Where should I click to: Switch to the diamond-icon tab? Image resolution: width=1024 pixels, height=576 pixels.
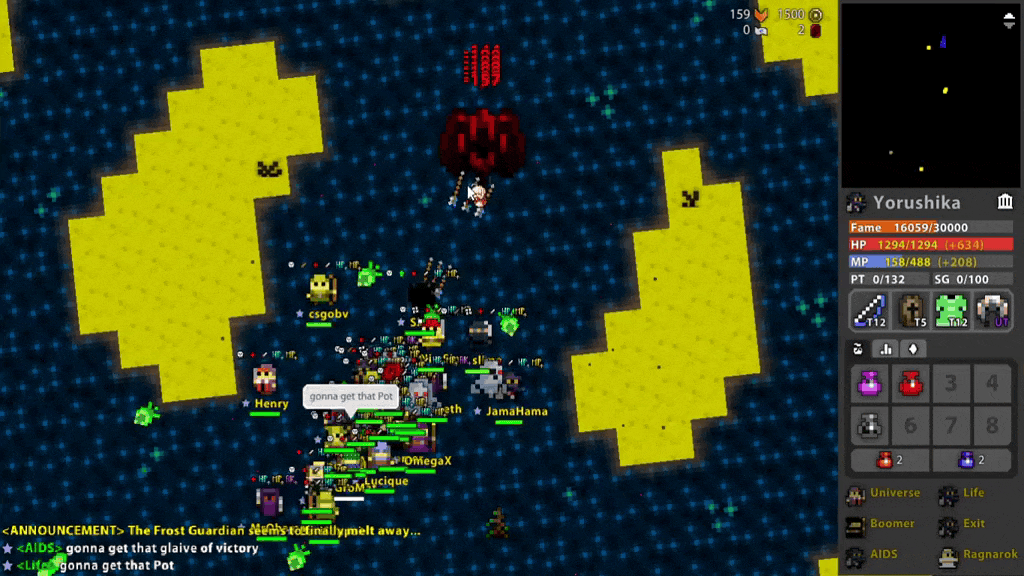[912, 349]
